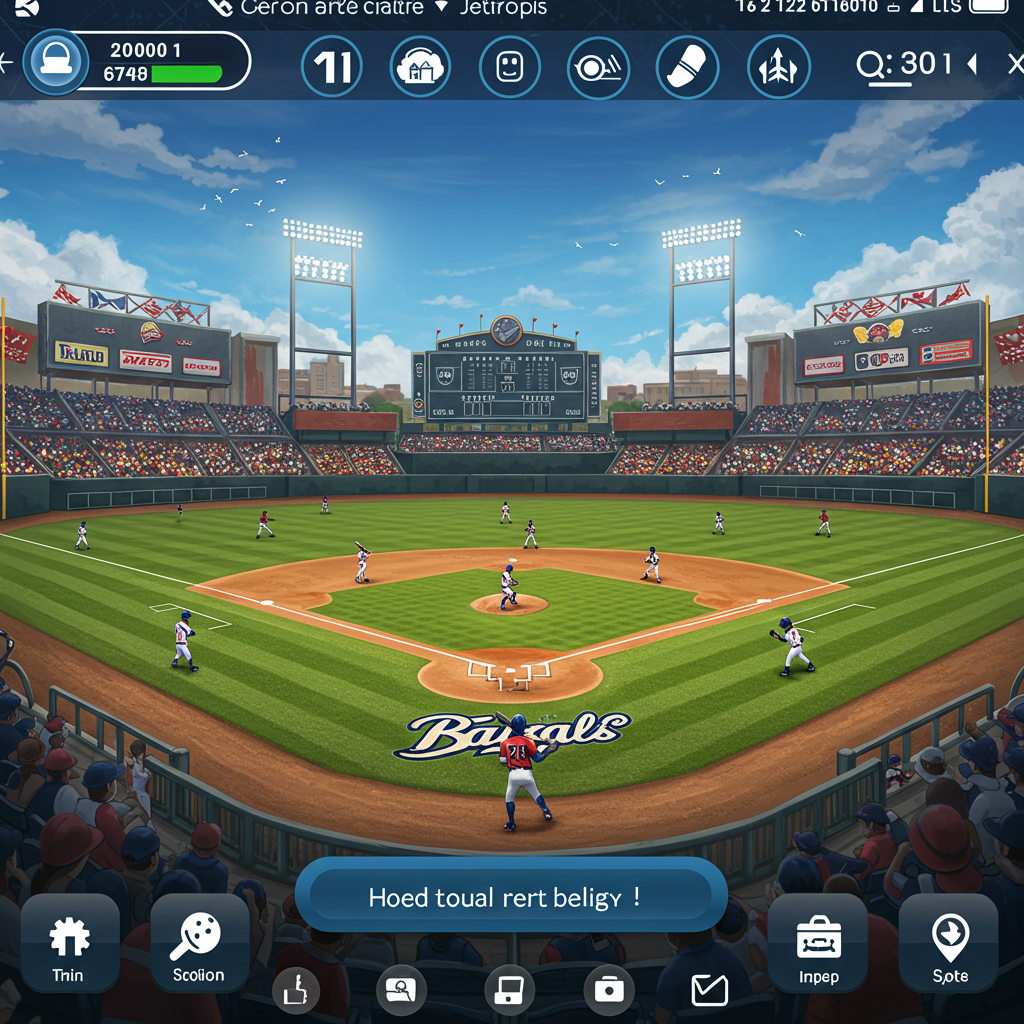
Task: Close the game screen with the X
Action: 1014,65
